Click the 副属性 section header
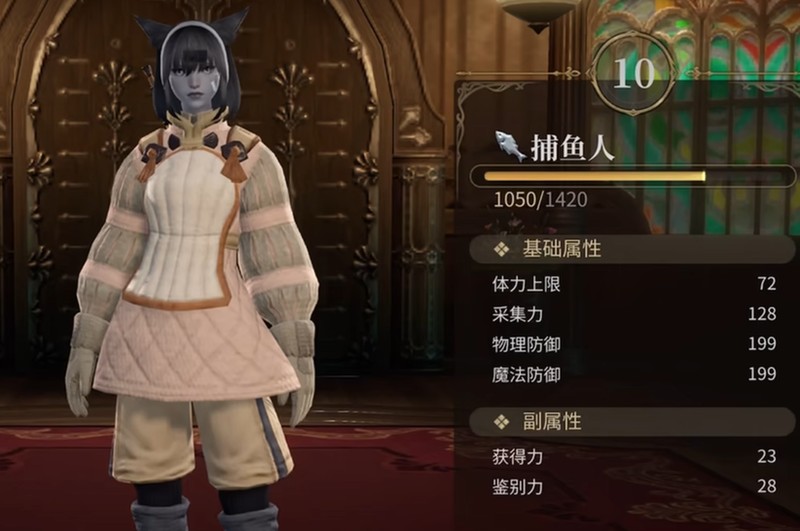The width and height of the screenshot is (800, 531). [550, 422]
